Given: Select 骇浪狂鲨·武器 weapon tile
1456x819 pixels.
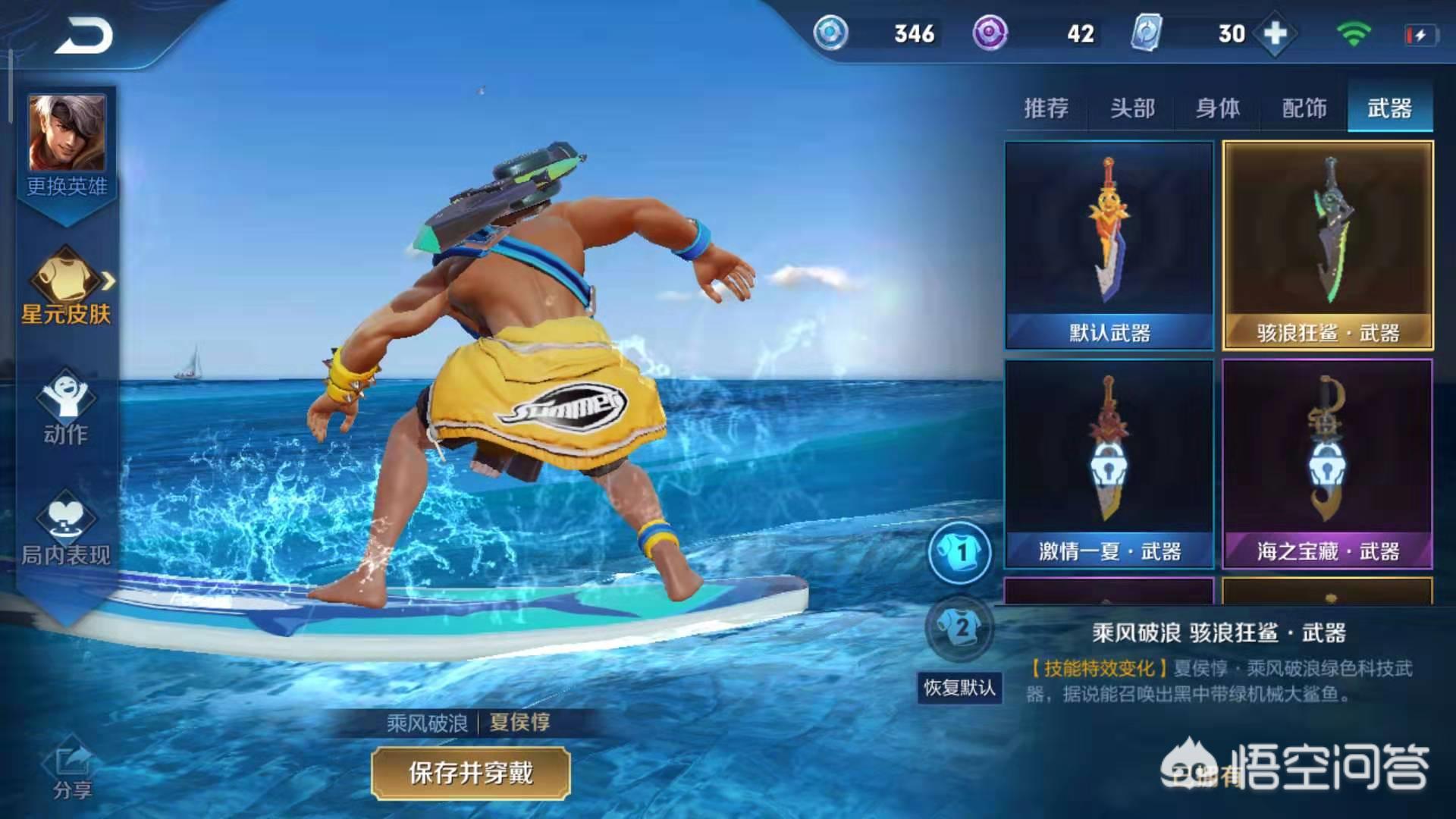Looking at the screenshot, I should (x=1328, y=245).
